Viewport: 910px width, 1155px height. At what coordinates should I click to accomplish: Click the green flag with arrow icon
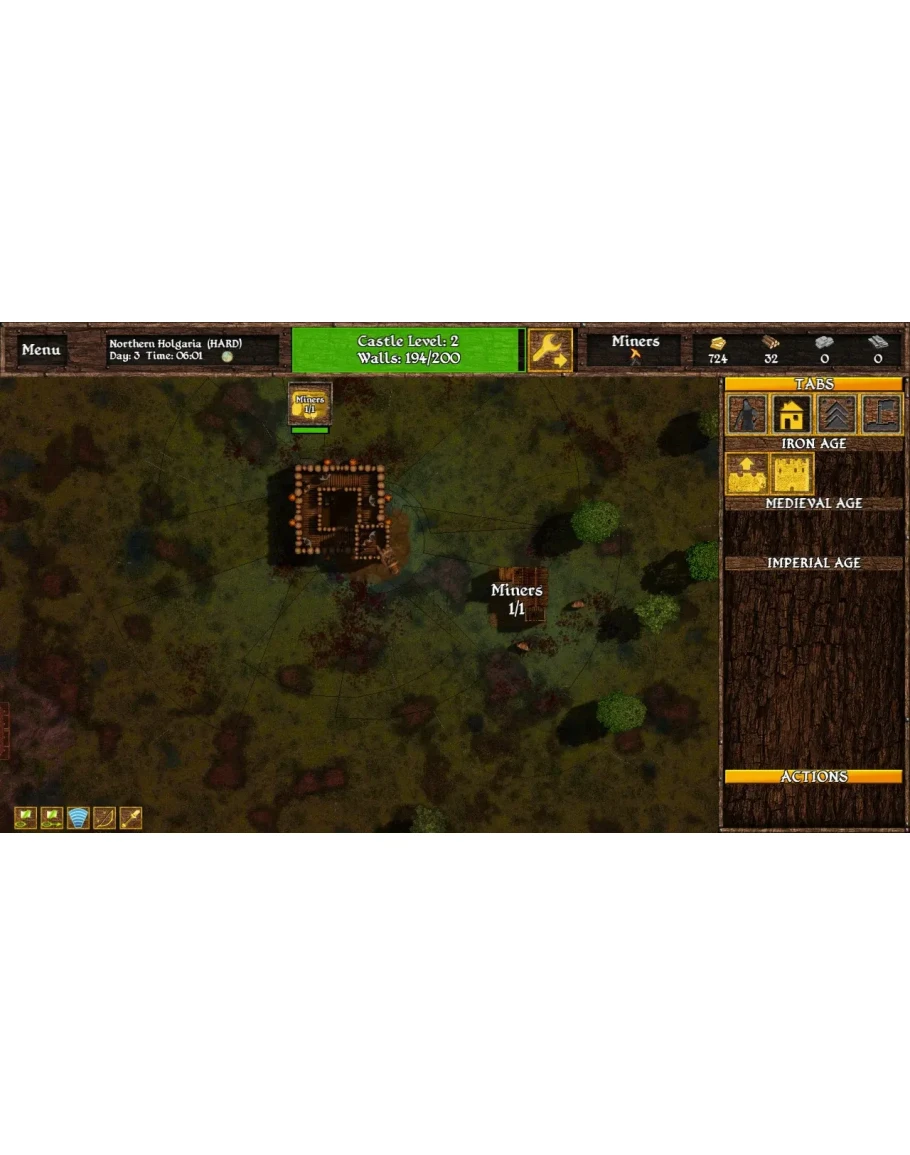pyautogui.click(x=52, y=818)
